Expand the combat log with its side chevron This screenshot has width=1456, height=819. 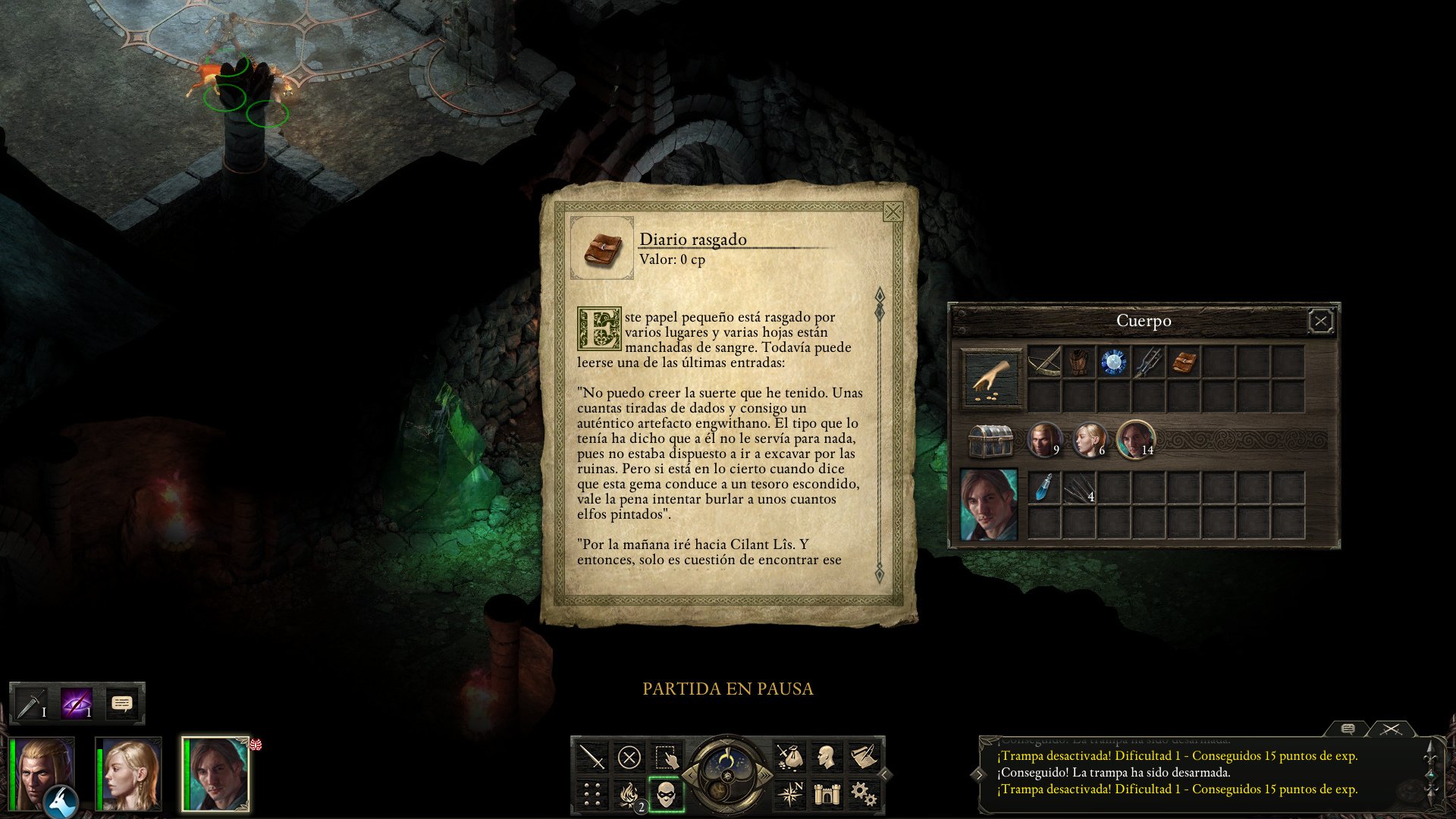pos(980,775)
